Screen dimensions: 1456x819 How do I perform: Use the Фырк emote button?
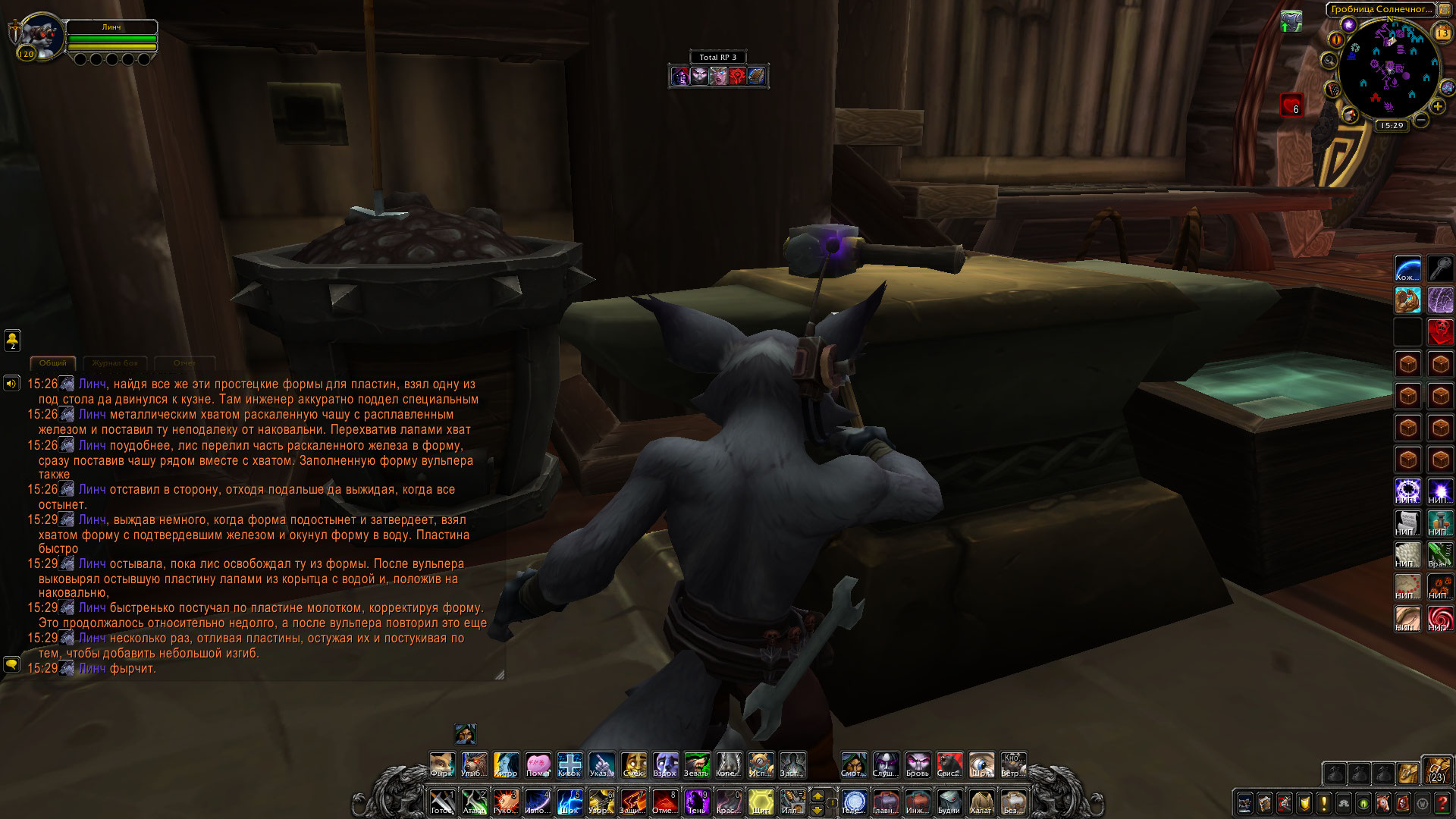pos(441,764)
